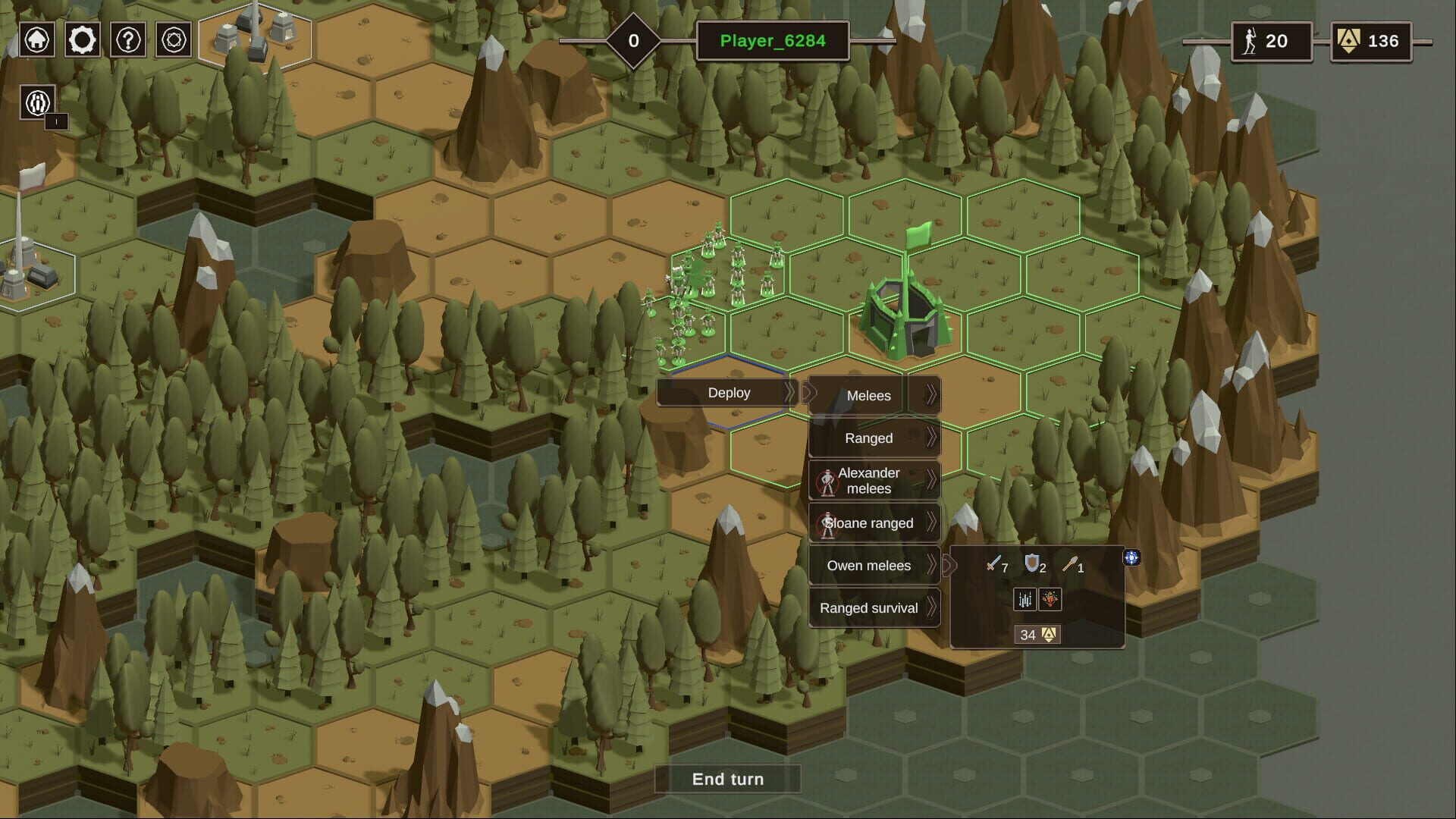Select the blue radial ability icon in the unit panel

pos(1131,558)
